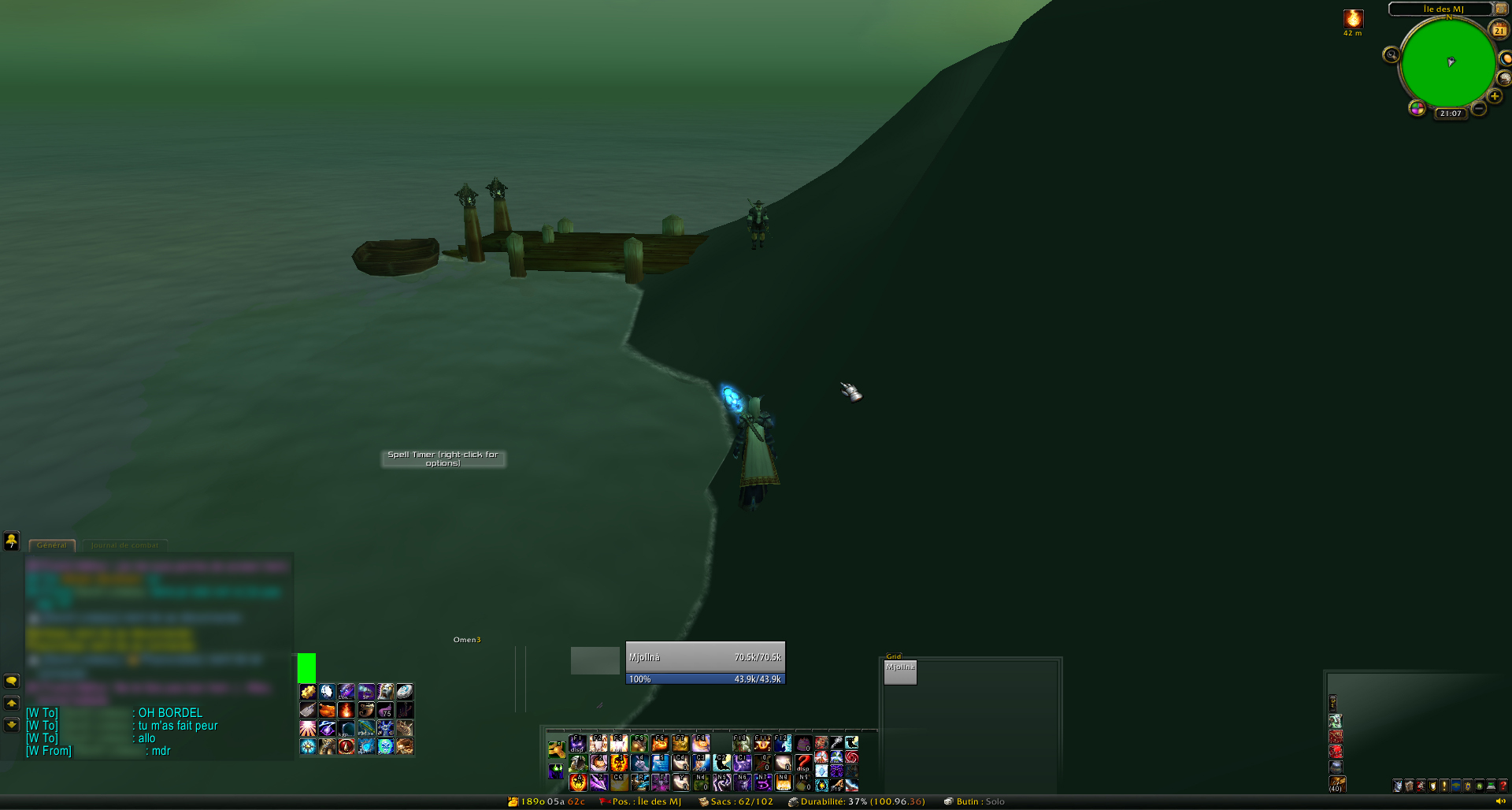Click the fire buff icon
This screenshot has height=810, width=1512.
point(1353,19)
